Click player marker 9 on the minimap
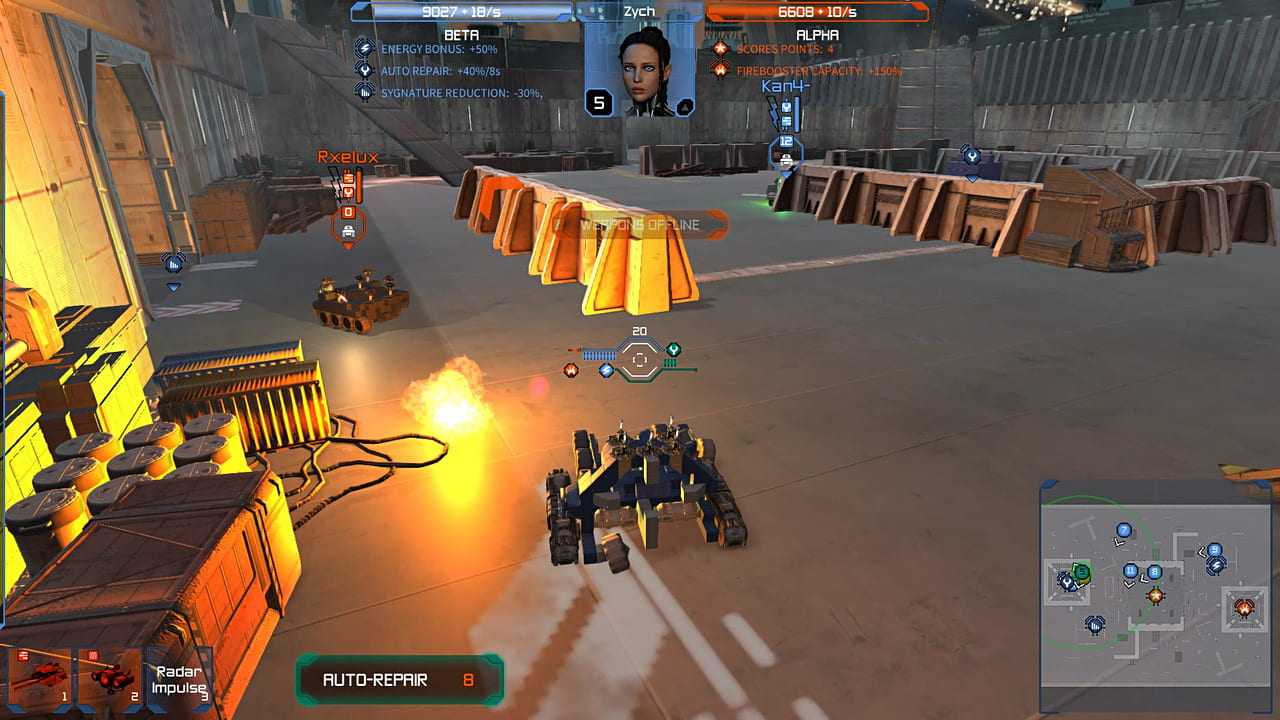This screenshot has width=1280, height=720. 1214,550
